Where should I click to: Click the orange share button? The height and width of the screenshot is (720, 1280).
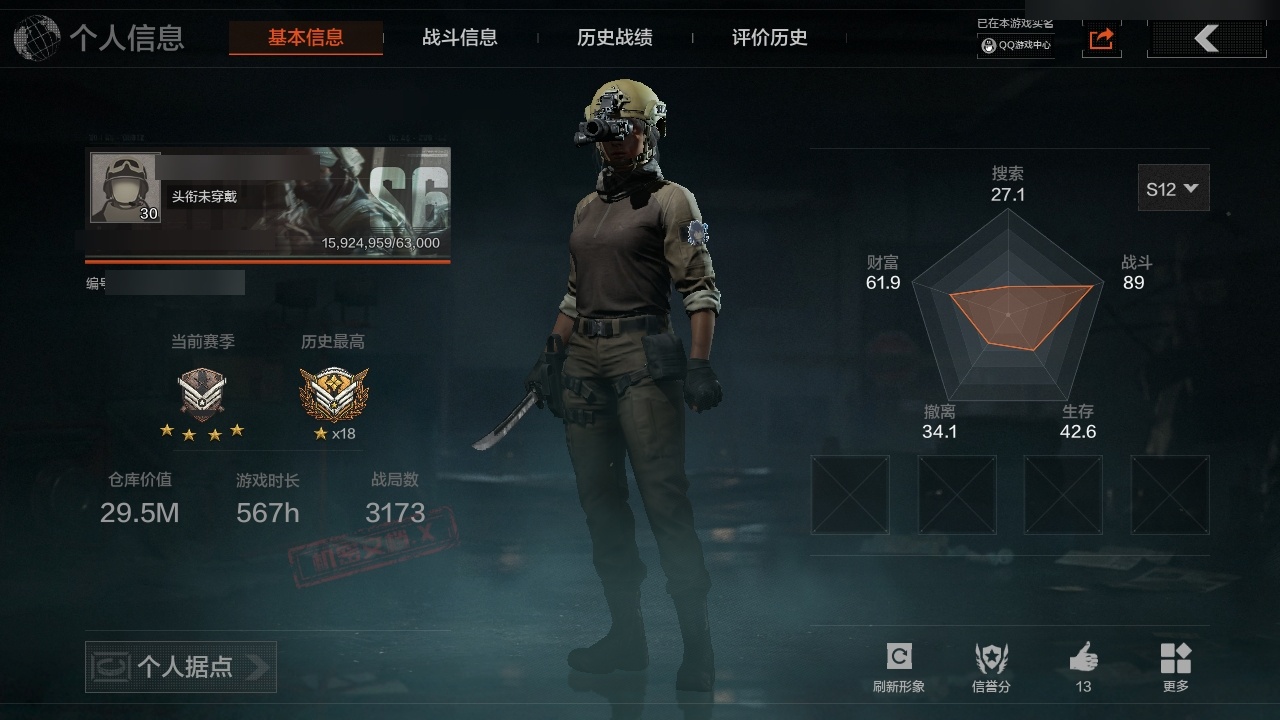[1101, 39]
